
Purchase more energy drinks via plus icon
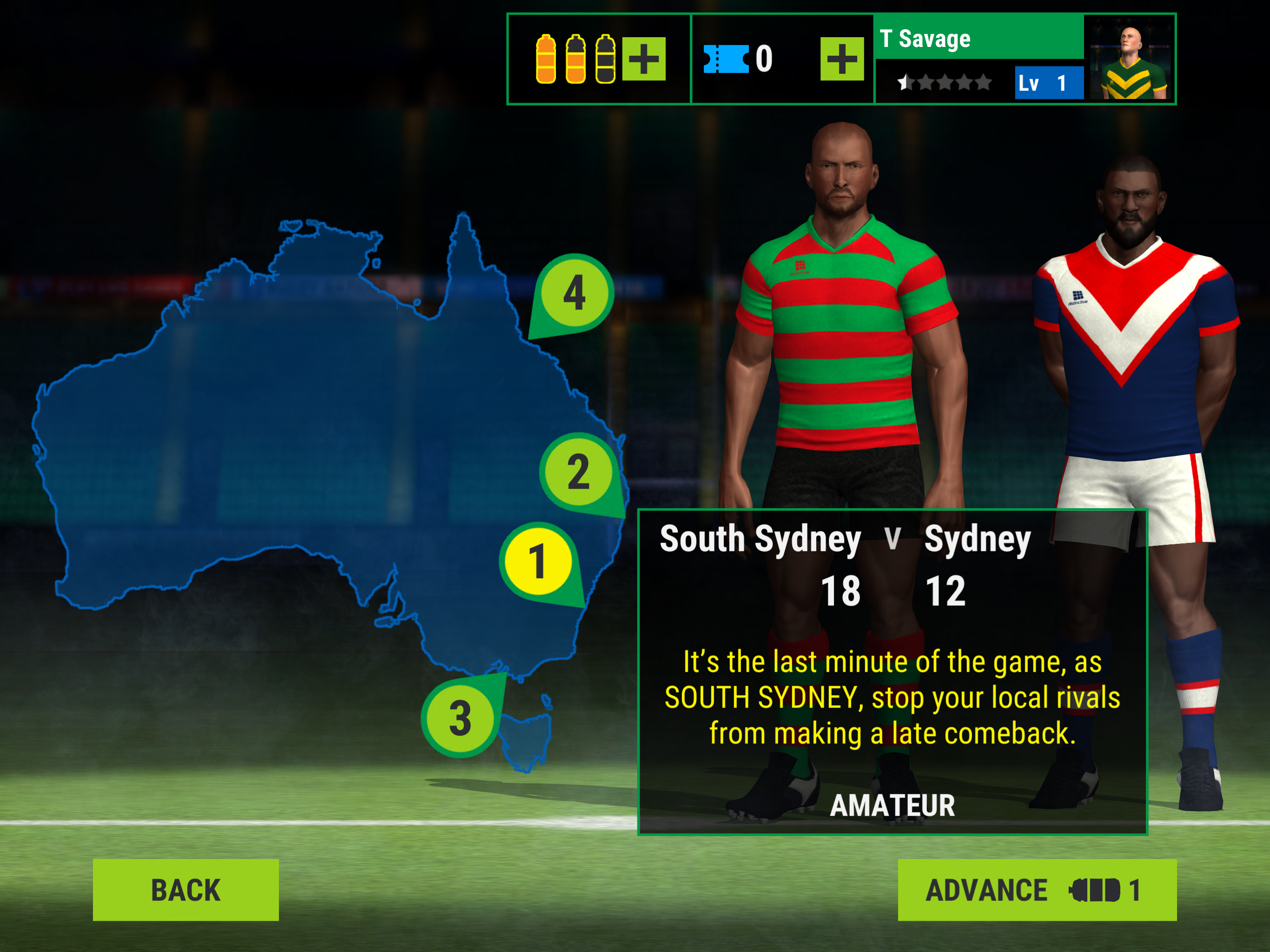tap(645, 59)
